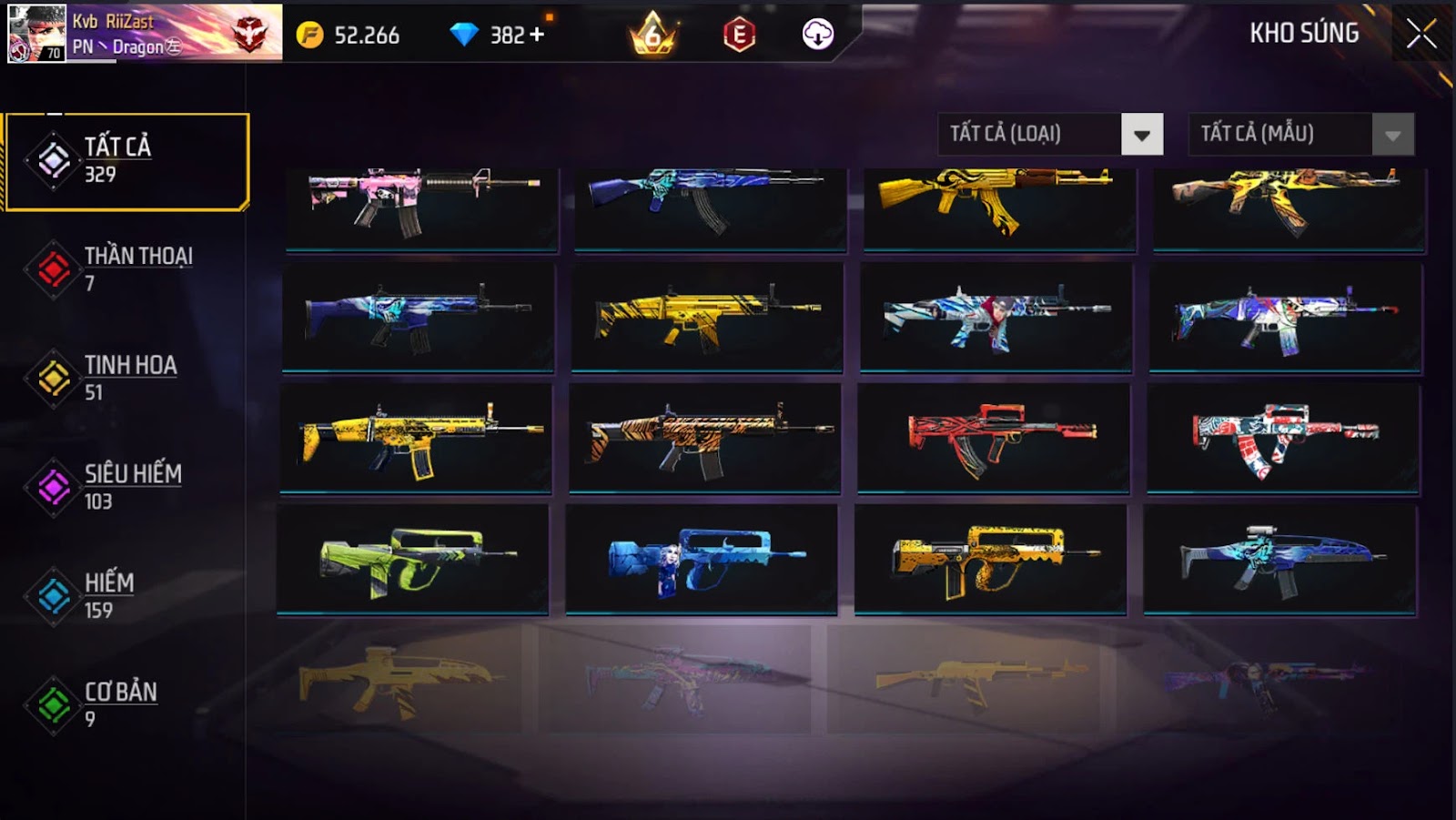Image resolution: width=1456 pixels, height=820 pixels.
Task: Click the gold coin currency icon
Action: [x=309, y=35]
